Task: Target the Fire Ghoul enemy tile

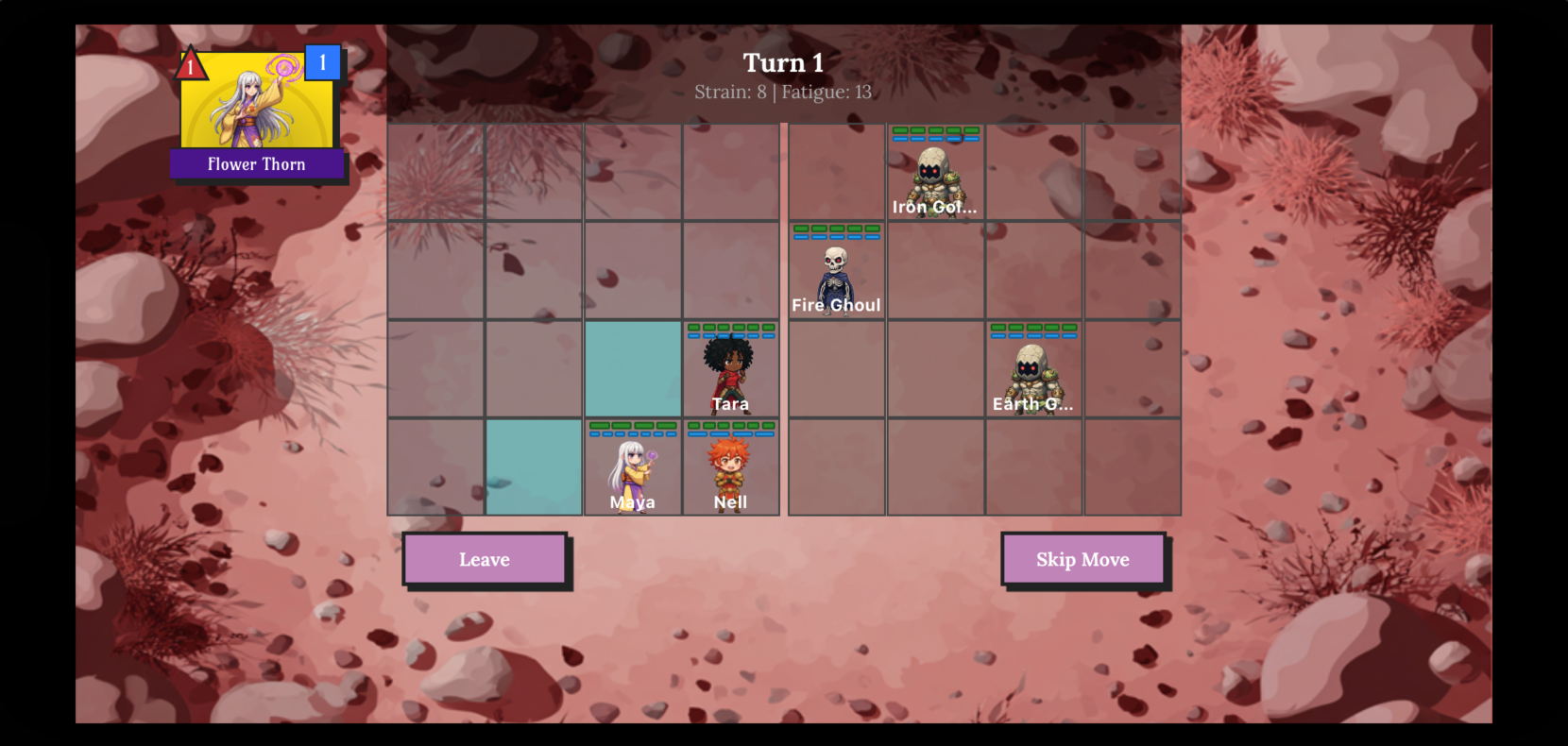Action: coord(836,271)
